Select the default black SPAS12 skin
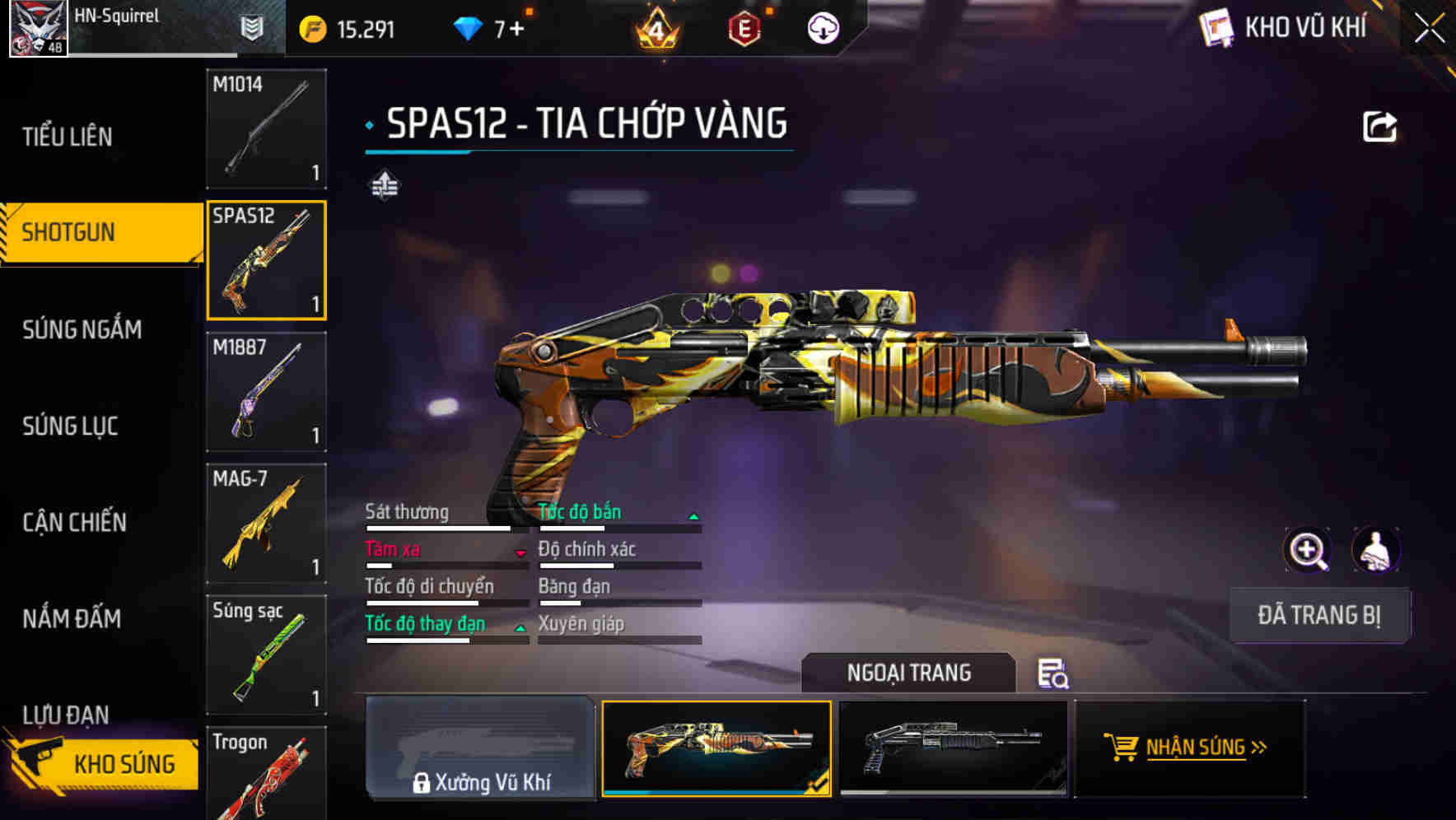 [x=953, y=748]
